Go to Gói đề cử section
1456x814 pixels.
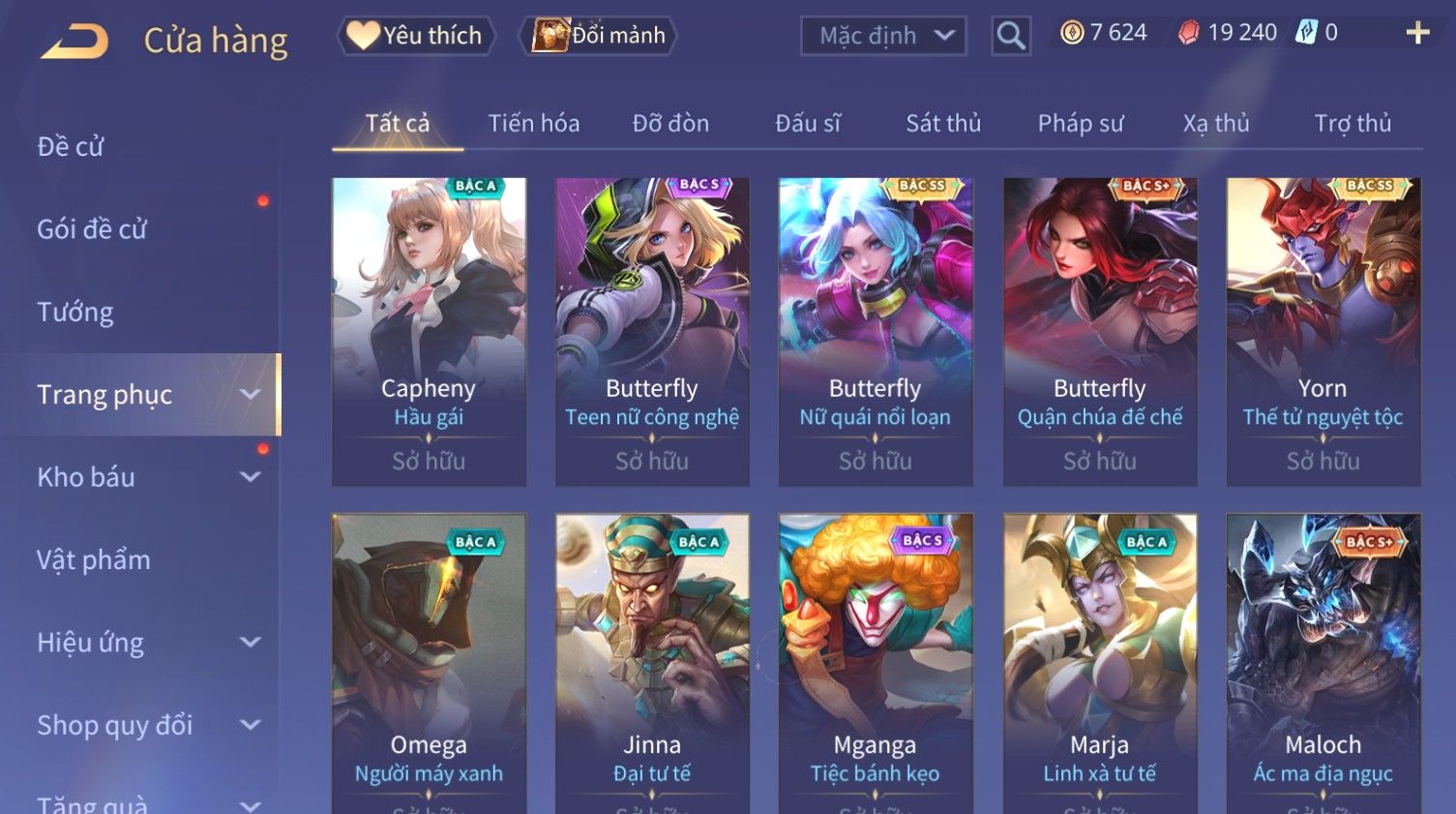[92, 229]
